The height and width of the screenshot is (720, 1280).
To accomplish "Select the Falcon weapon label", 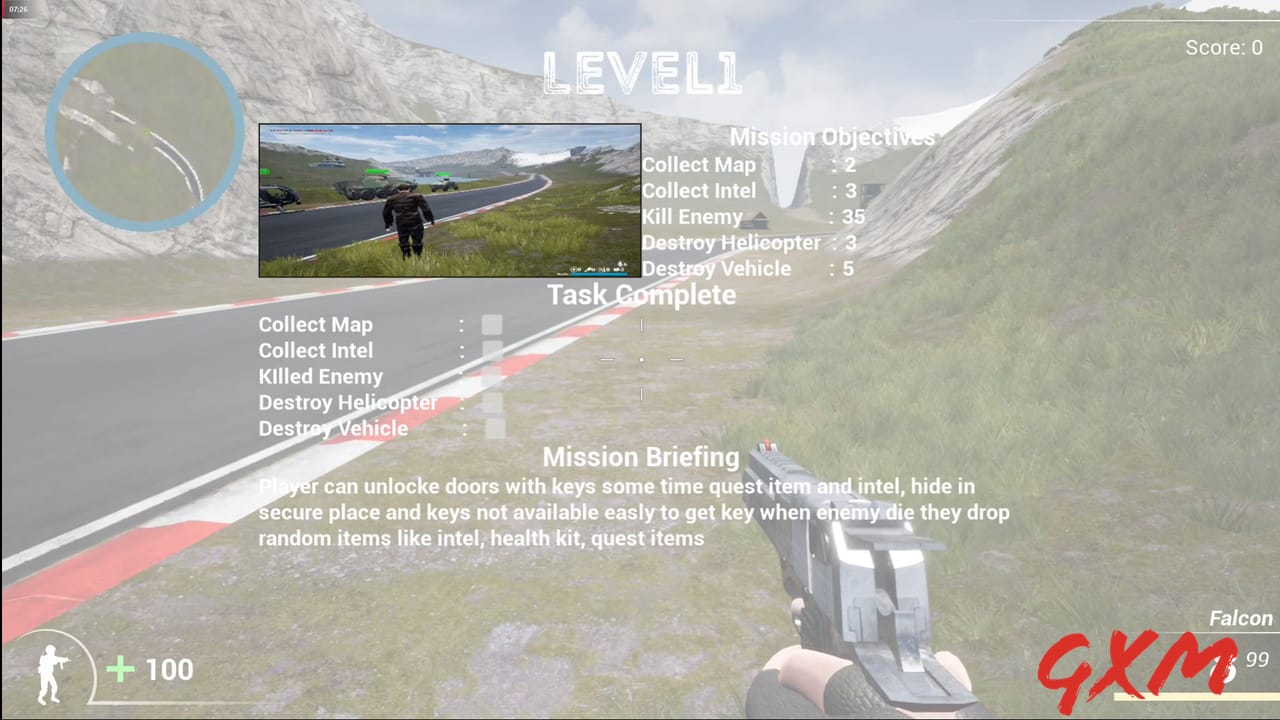I will tap(1240, 618).
